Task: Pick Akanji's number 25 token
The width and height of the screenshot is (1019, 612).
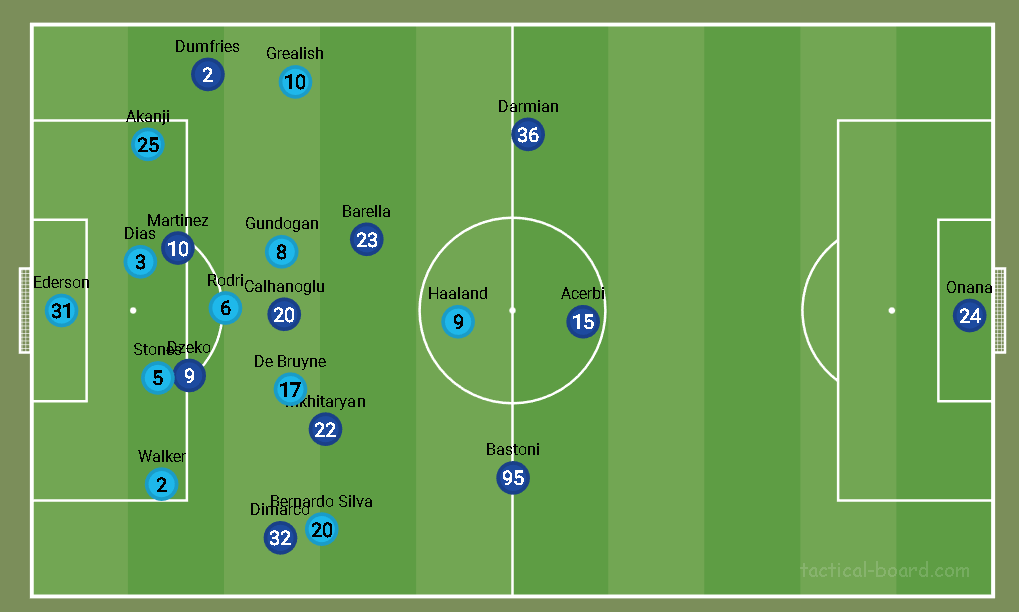Action: pyautogui.click(x=148, y=145)
